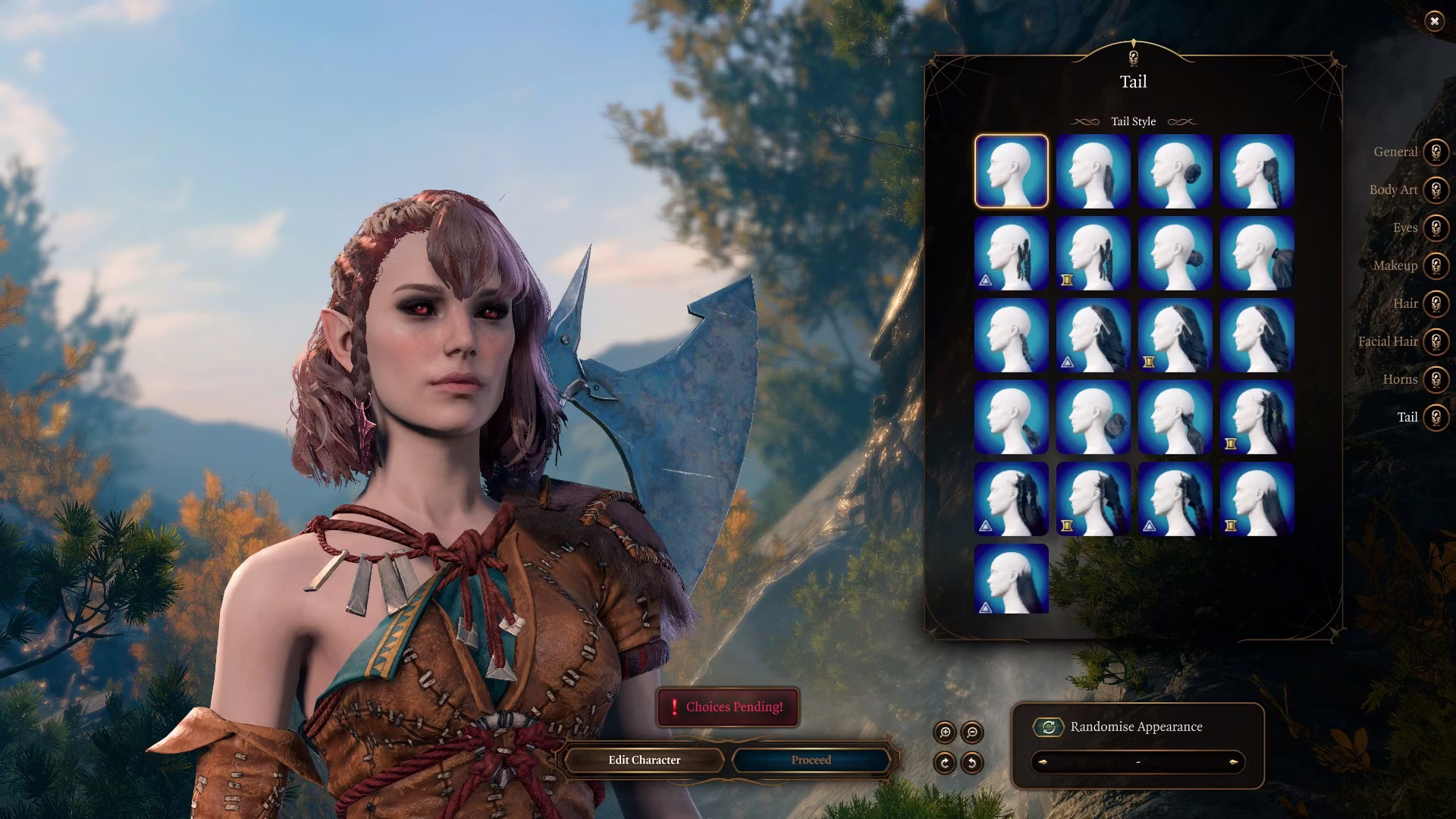
Task: Open the Facial Hair tab
Action: coord(1435,341)
